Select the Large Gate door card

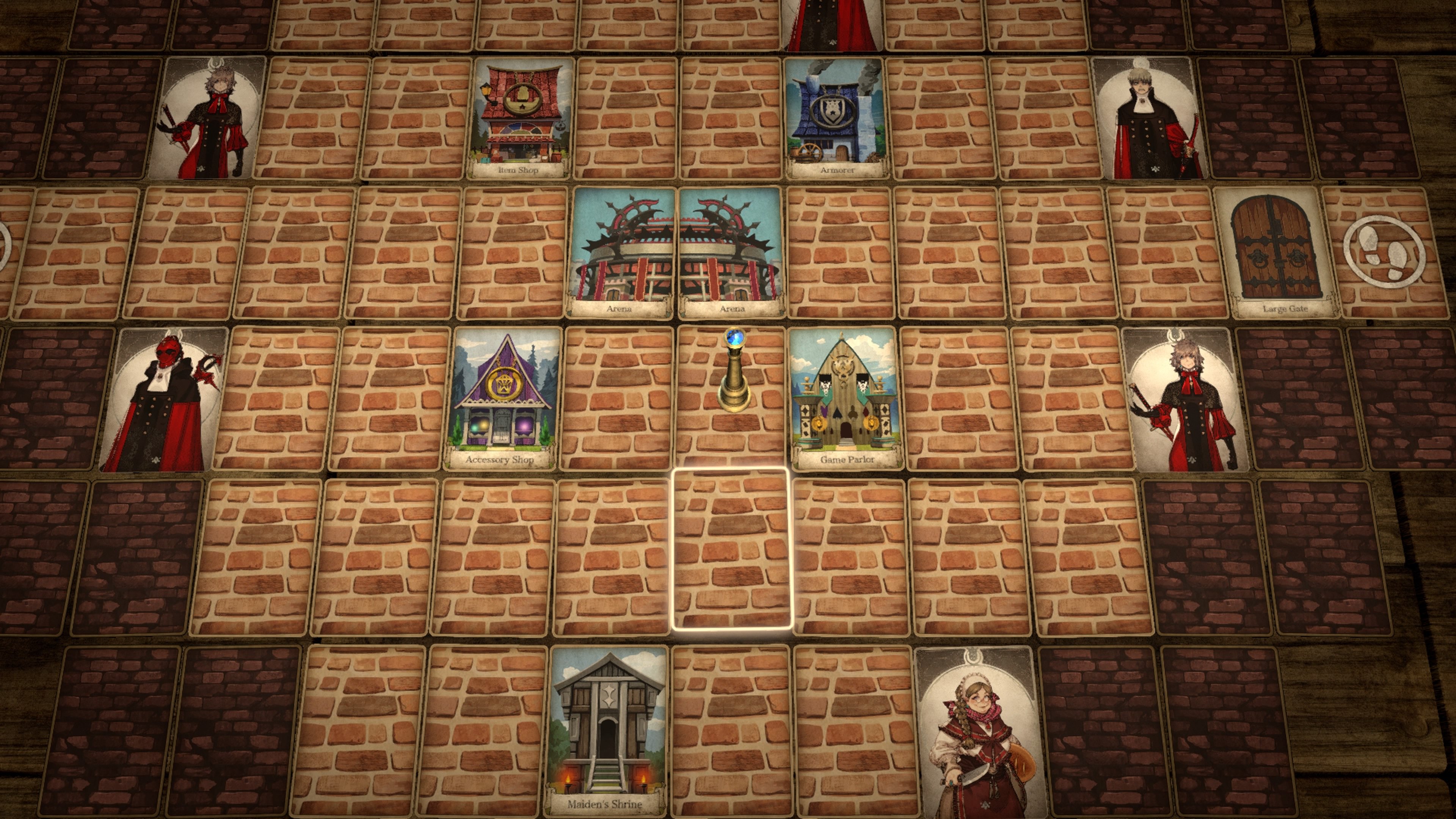point(1277,253)
